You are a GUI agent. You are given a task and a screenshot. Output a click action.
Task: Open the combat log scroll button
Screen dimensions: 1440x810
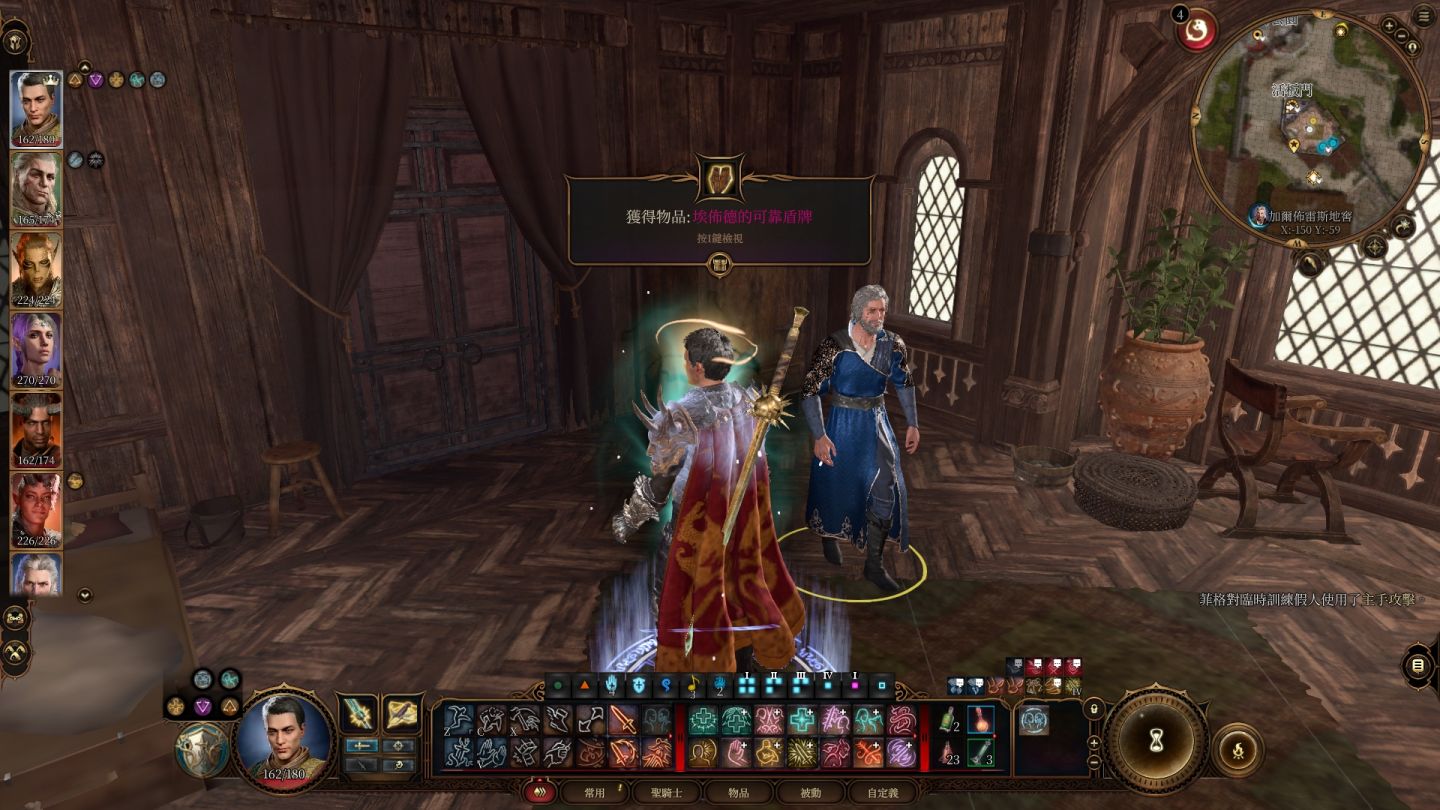(x=1417, y=666)
